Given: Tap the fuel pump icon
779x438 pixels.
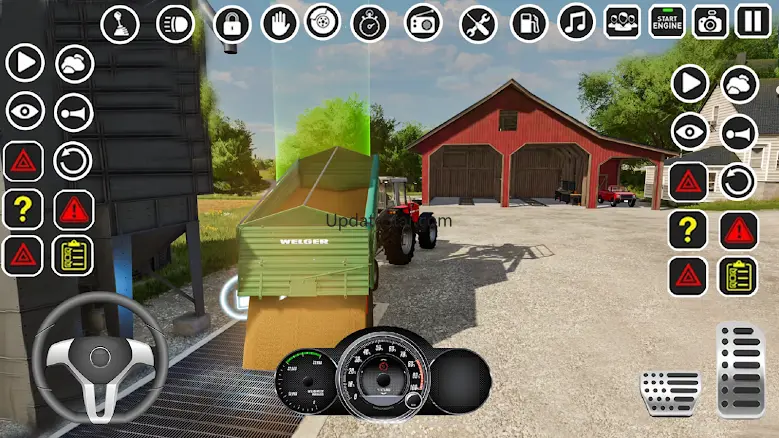Looking at the screenshot, I should coord(529,24).
